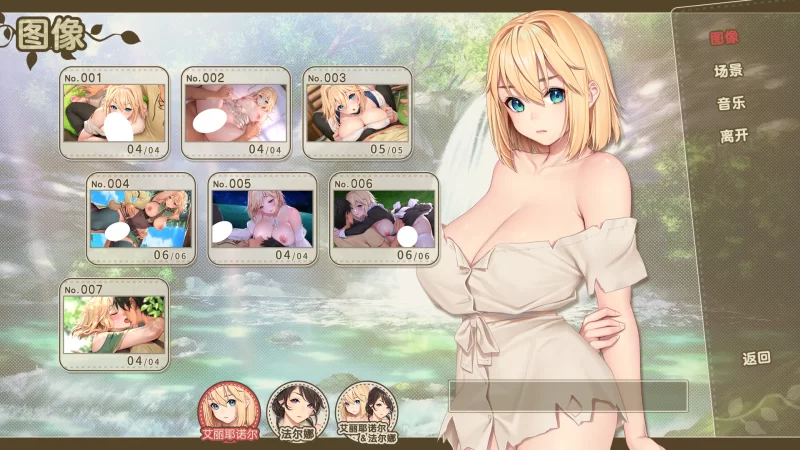Image resolution: width=800 pixels, height=450 pixels.
Task: Click the 返回 back button
Action: [756, 357]
